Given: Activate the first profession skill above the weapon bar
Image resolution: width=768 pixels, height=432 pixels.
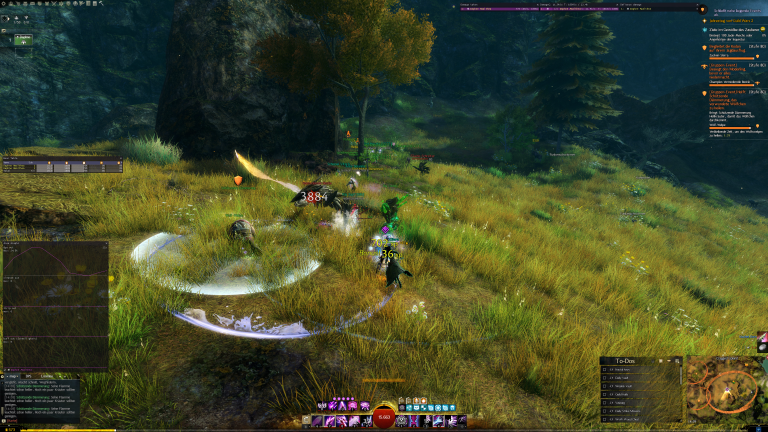Looking at the screenshot, I should tap(321, 405).
